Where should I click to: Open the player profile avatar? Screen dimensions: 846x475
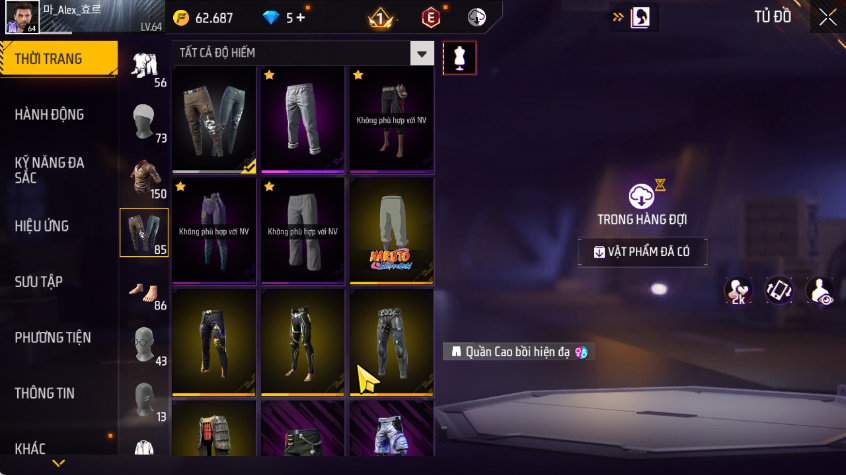tap(20, 16)
